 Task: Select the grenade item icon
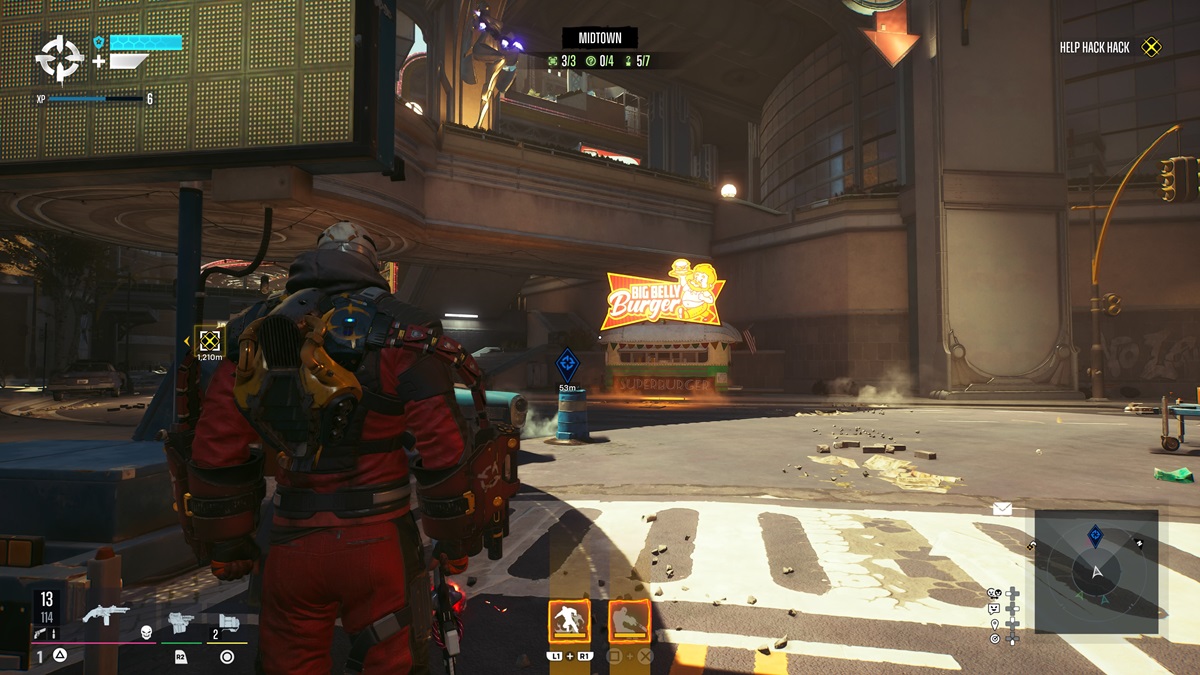229,622
